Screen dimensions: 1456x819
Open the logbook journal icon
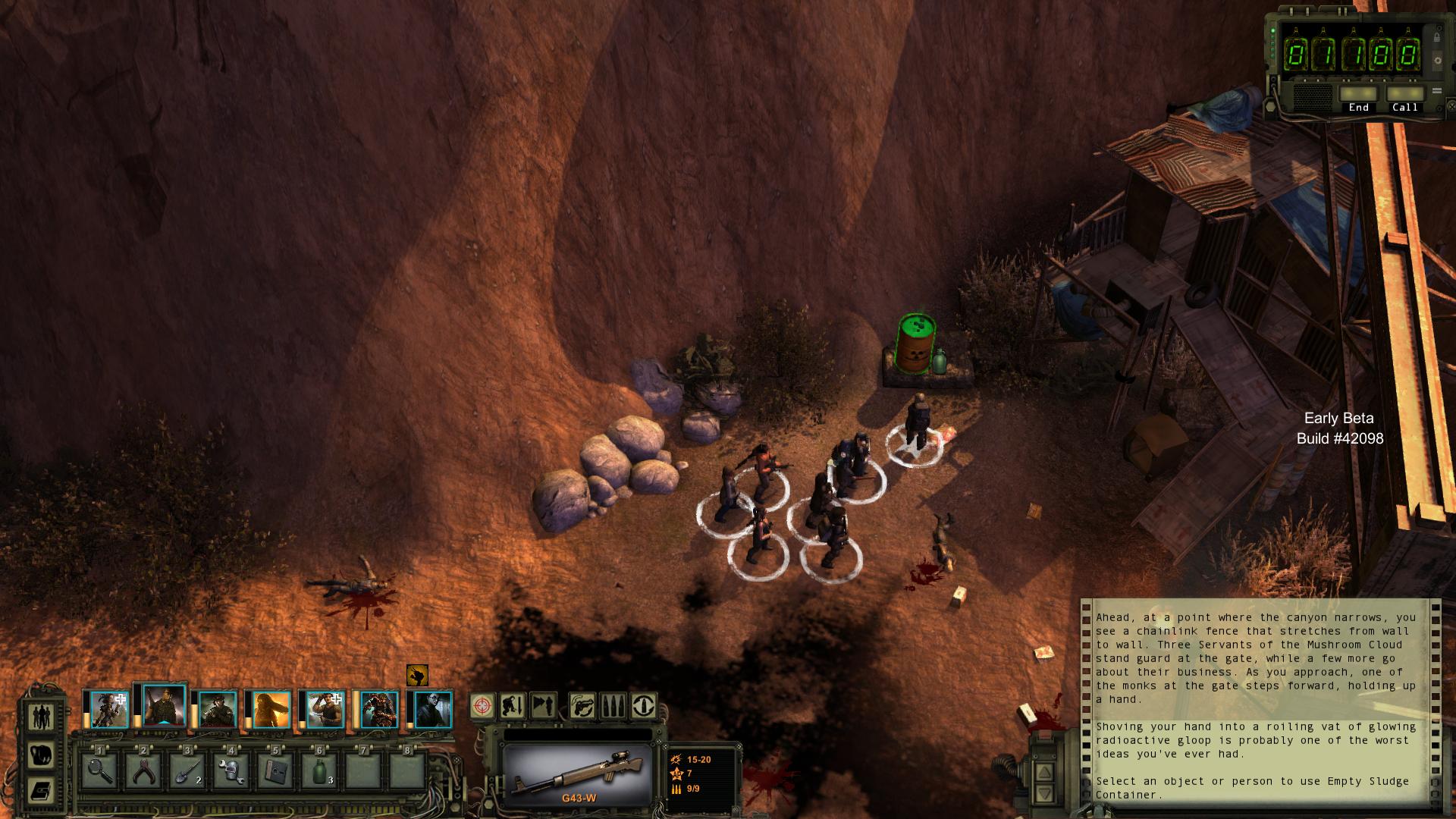pos(40,791)
